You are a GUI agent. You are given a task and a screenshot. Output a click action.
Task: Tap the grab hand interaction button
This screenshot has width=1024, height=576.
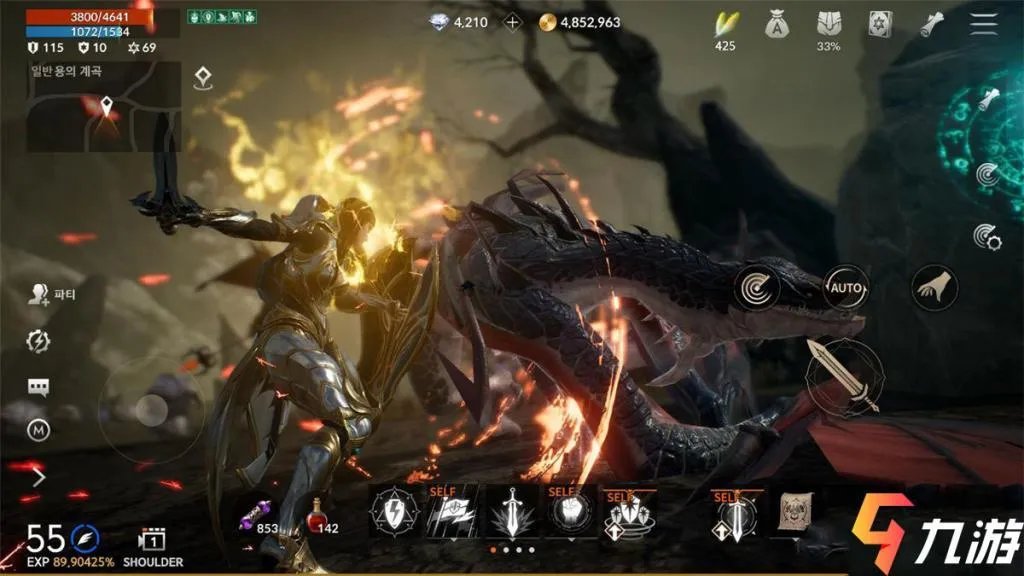pos(935,288)
